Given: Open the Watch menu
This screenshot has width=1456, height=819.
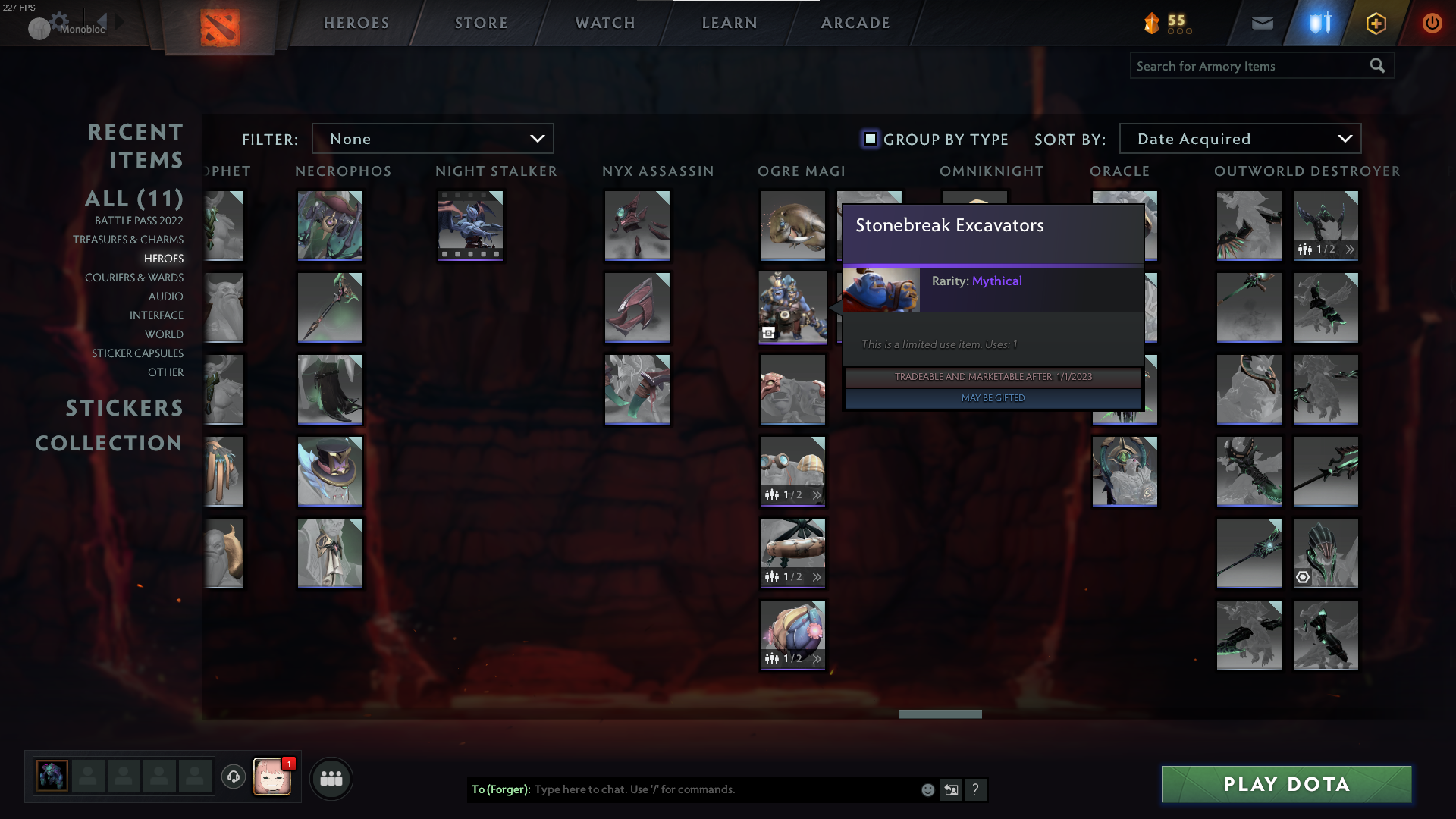Looking at the screenshot, I should tap(604, 23).
